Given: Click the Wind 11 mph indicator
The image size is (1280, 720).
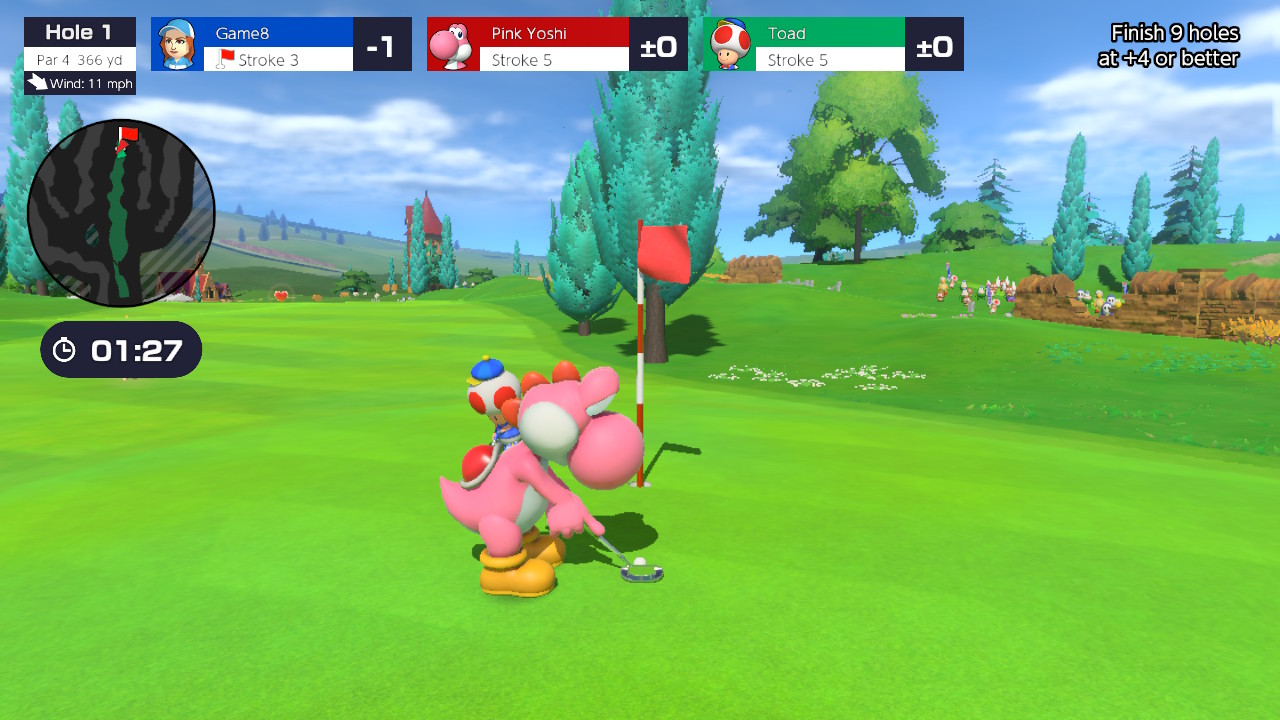Looking at the screenshot, I should click(85, 86).
